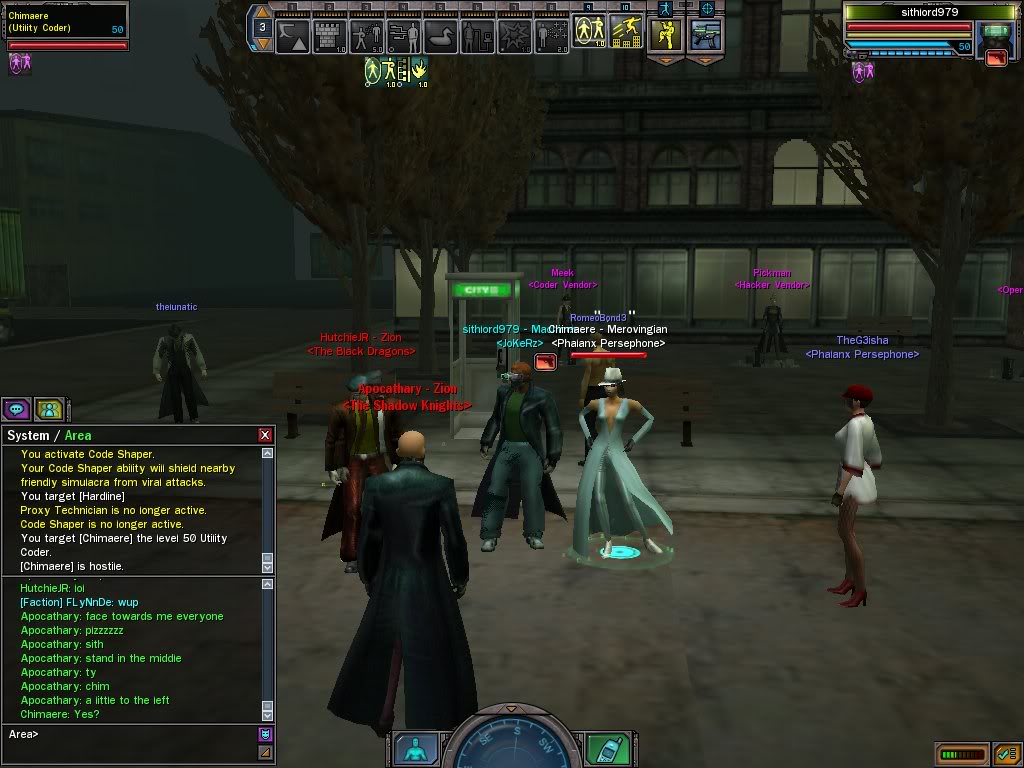Open the purple speech bubble chat tab
The width and height of the screenshot is (1024, 768).
pos(16,408)
